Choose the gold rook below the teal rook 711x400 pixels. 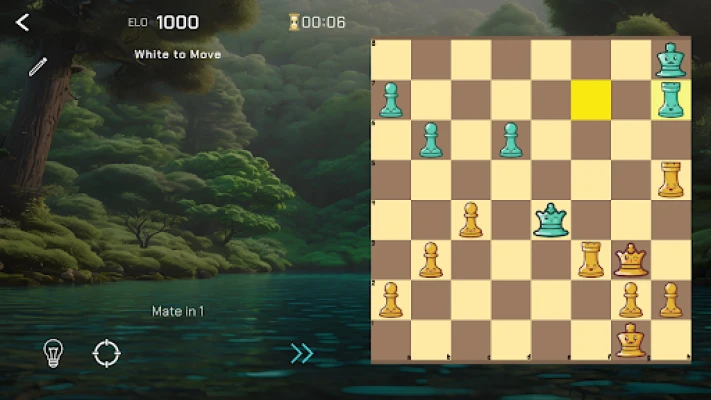pyautogui.click(x=670, y=179)
